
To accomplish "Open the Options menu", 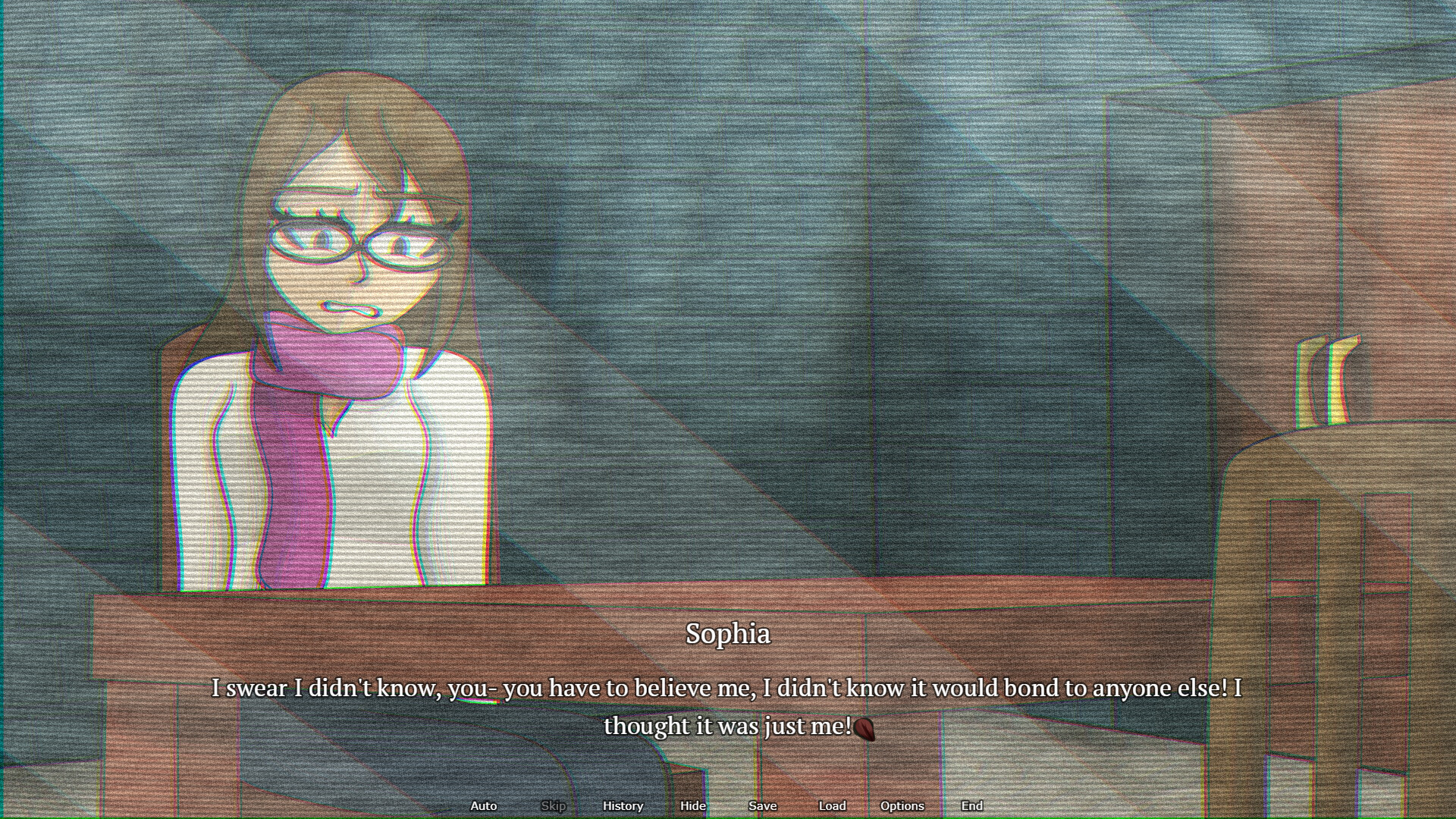I will point(902,806).
